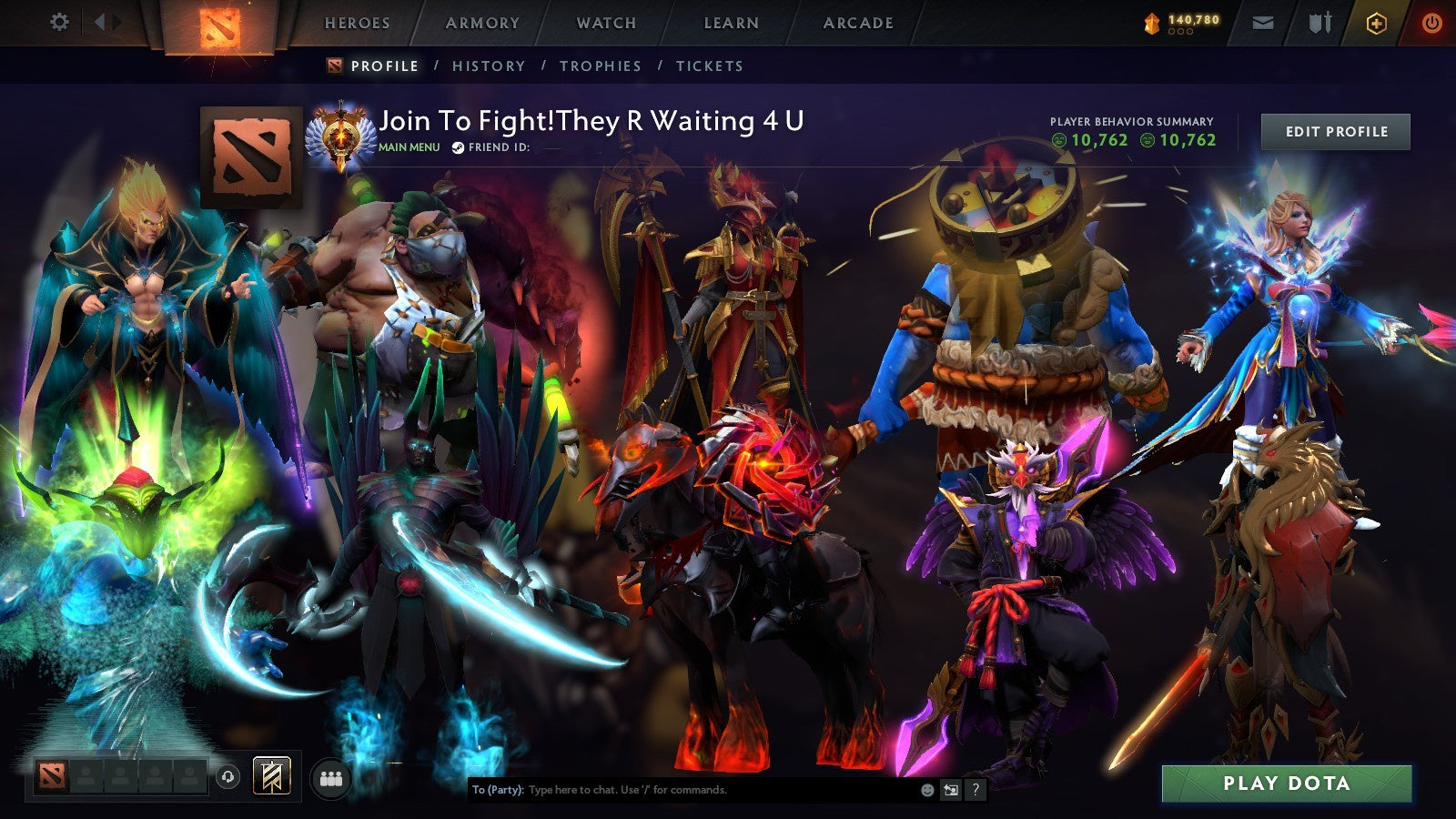The width and height of the screenshot is (1456, 819).
Task: Open Dota Plus via the gold hexagon icon
Action: [1377, 22]
